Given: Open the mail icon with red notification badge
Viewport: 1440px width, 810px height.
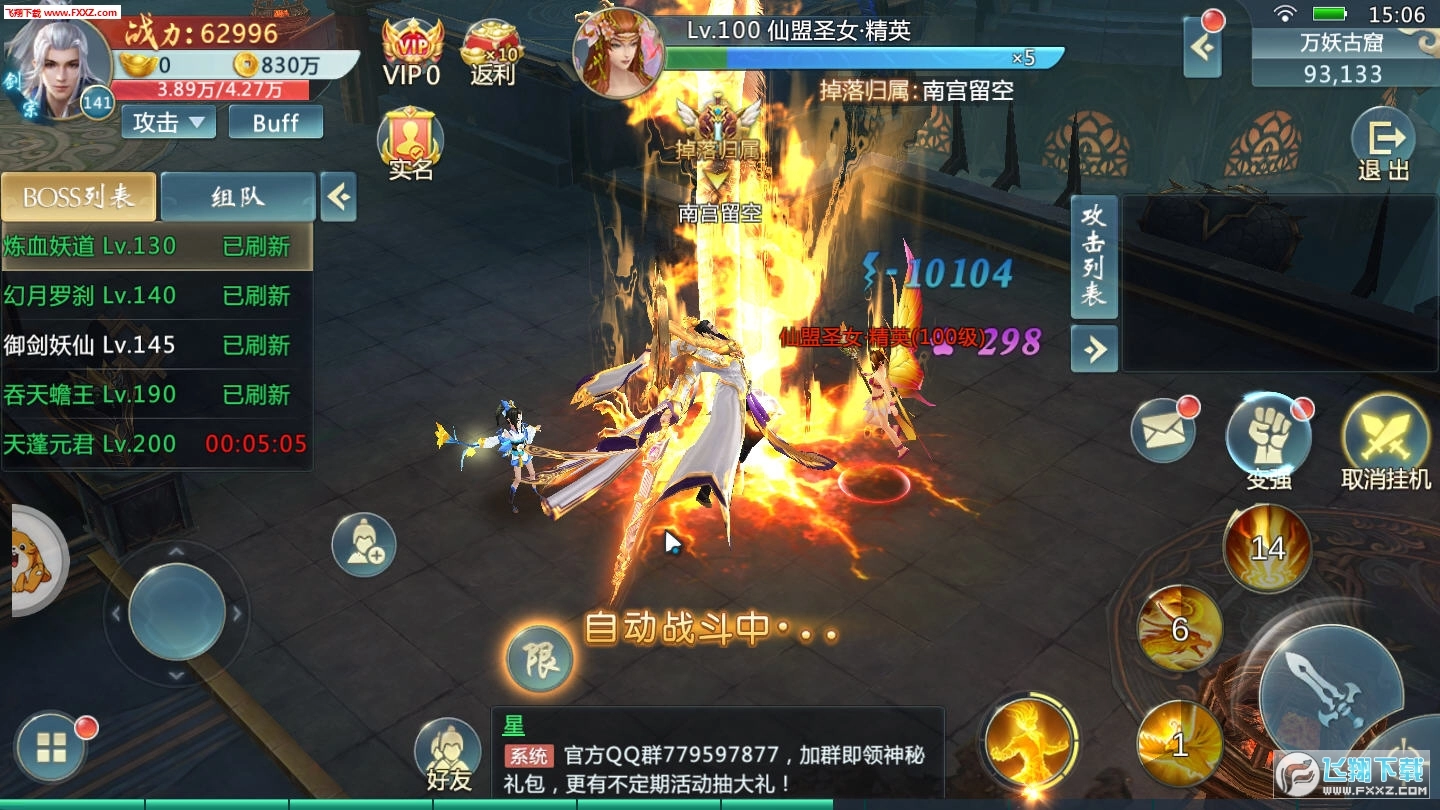Looking at the screenshot, I should (x=1163, y=430).
